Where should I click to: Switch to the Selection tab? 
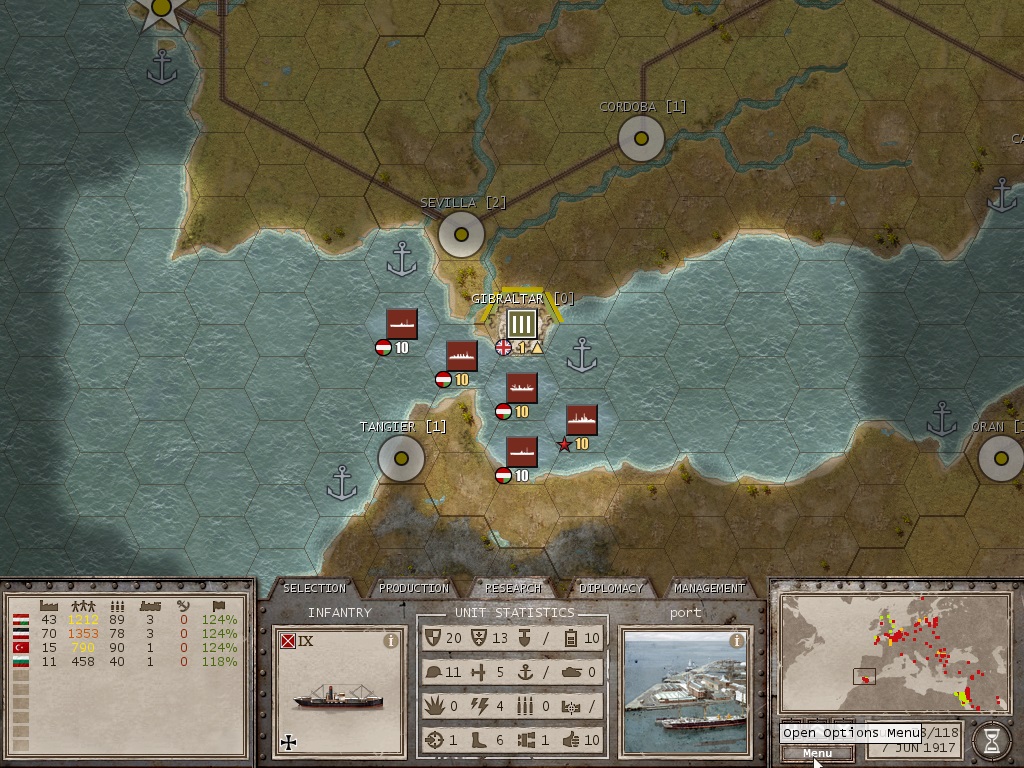(x=314, y=588)
